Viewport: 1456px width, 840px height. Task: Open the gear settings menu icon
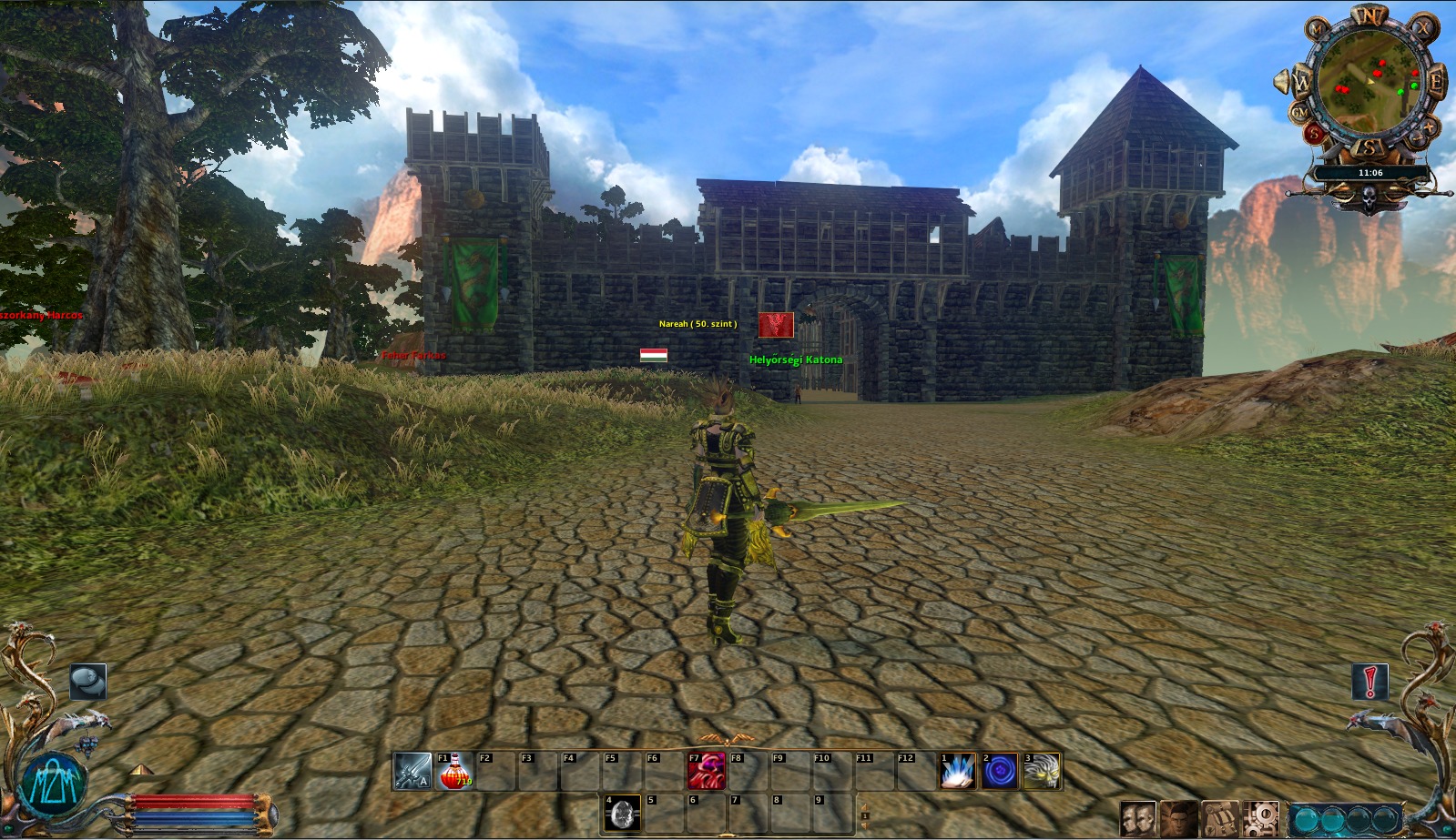pyautogui.click(x=1261, y=819)
